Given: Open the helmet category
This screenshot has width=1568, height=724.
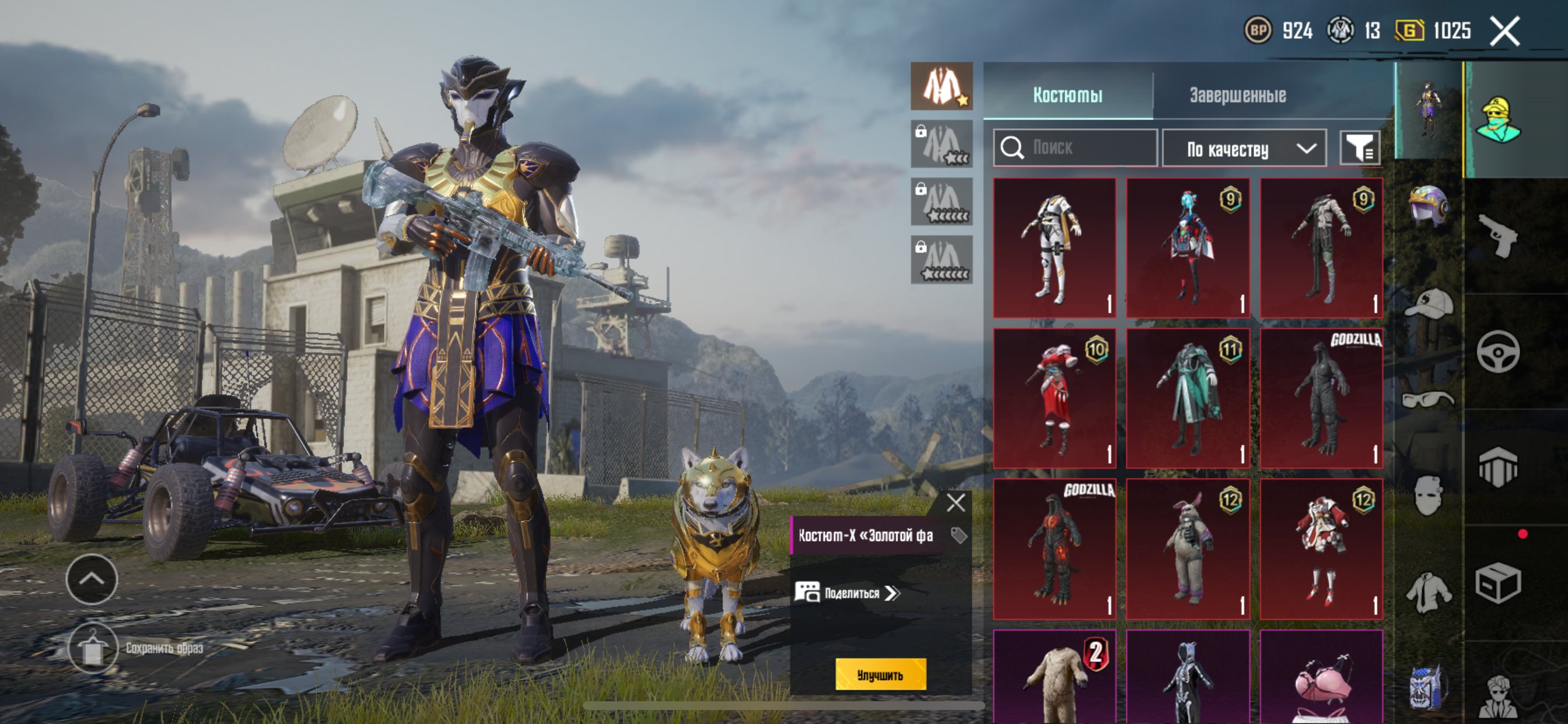Looking at the screenshot, I should [1428, 206].
